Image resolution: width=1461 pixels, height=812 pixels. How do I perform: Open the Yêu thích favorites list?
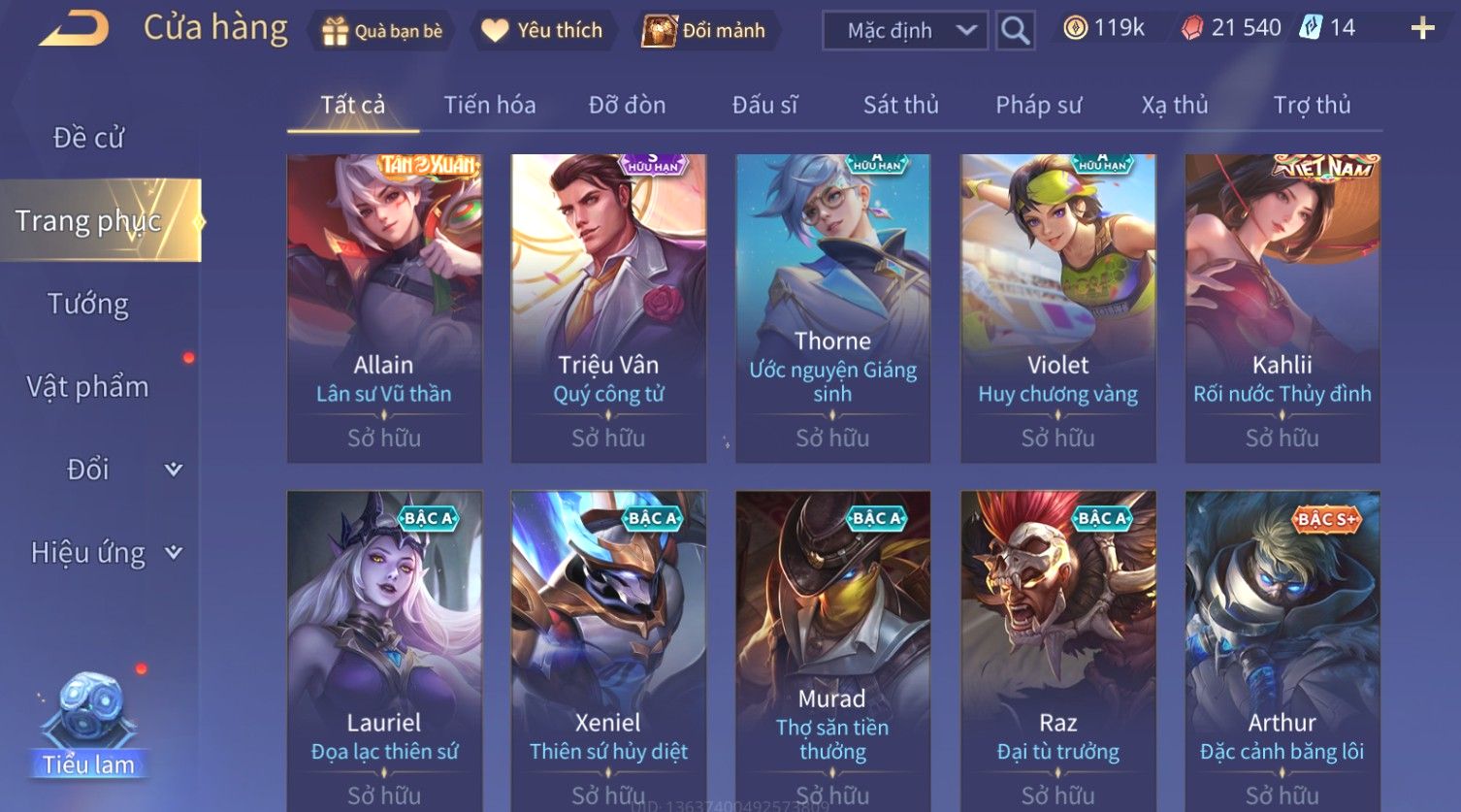tap(542, 31)
